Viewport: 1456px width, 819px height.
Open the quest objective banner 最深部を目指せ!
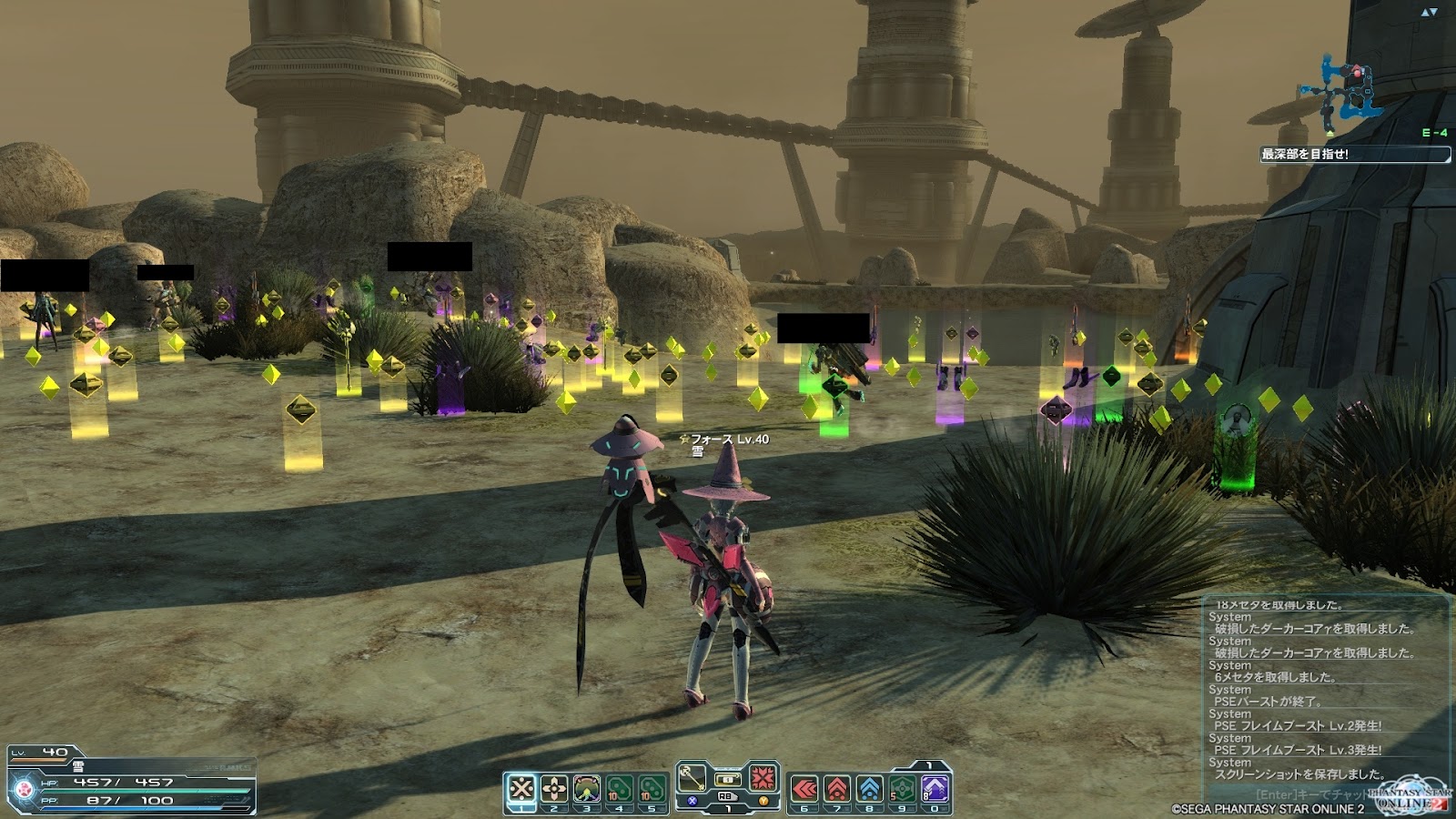click(1354, 155)
